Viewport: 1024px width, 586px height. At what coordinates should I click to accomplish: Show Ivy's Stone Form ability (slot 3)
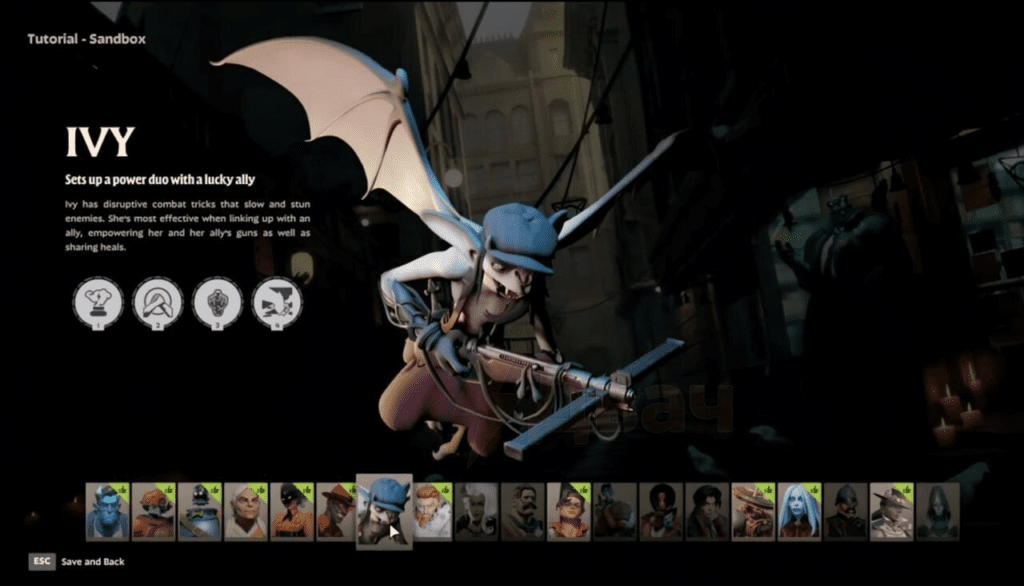[x=217, y=302]
